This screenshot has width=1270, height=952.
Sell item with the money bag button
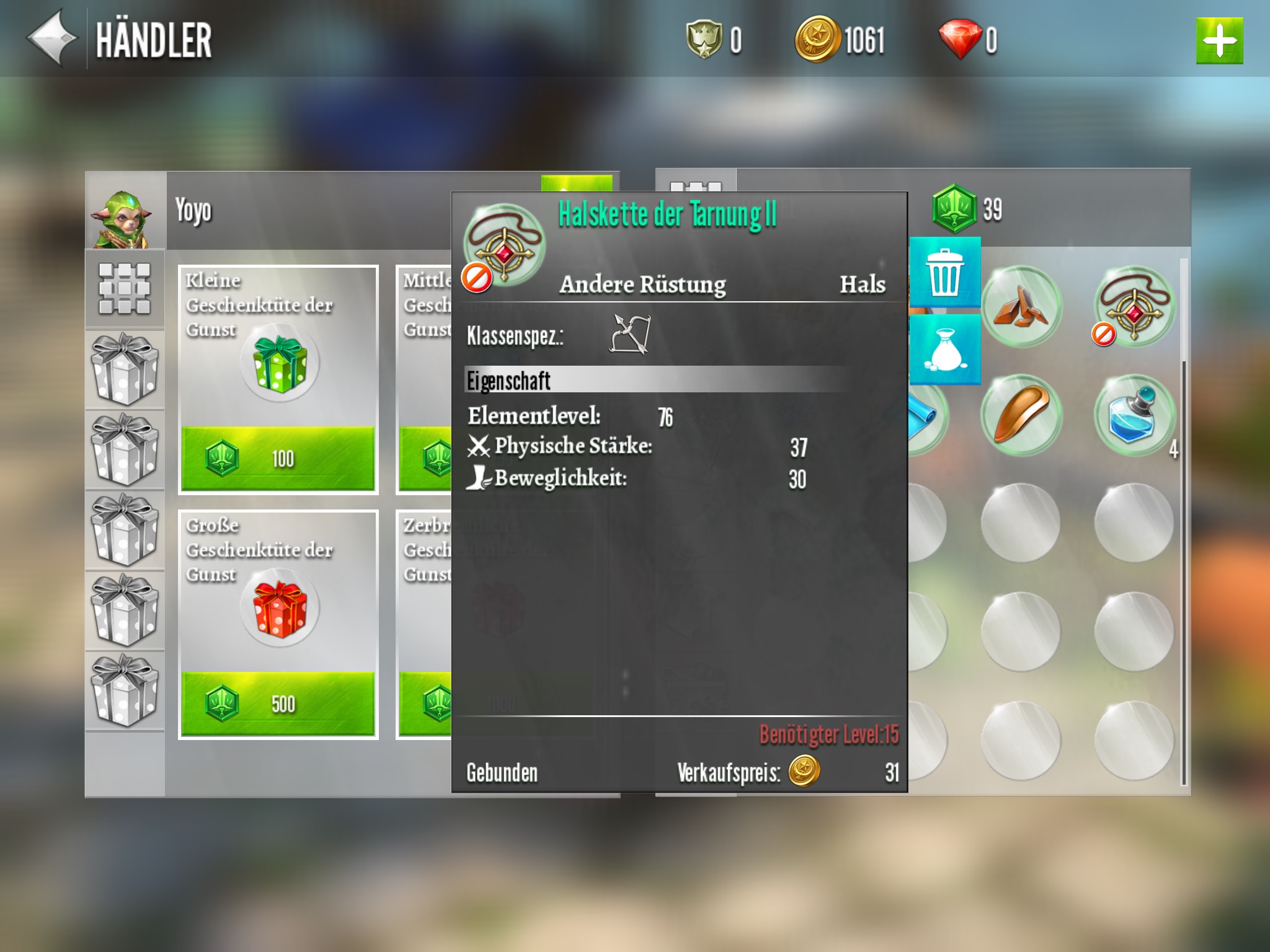(x=944, y=350)
